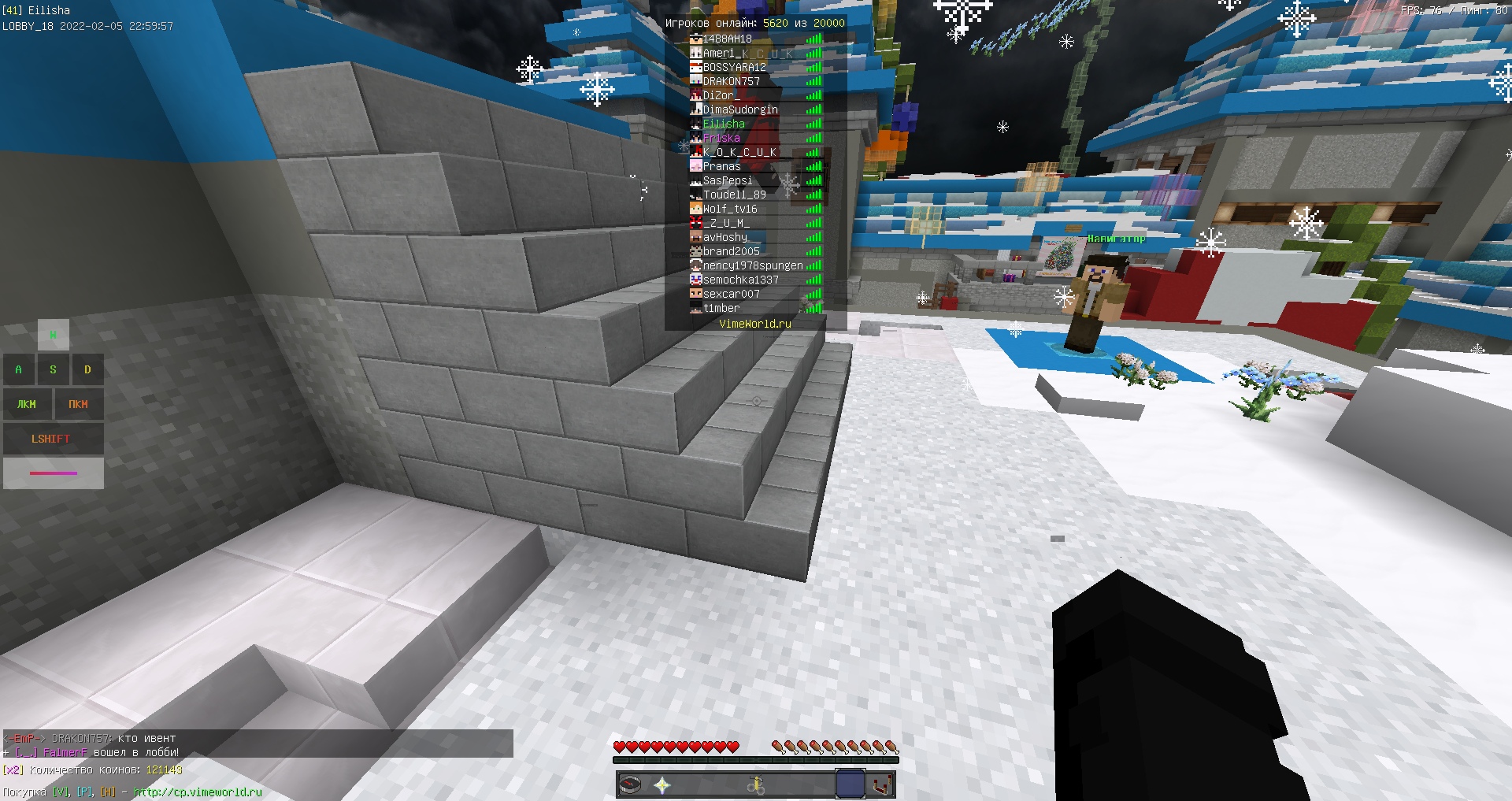Select the compass in the first hotbar slot
Image resolution: width=1512 pixels, height=801 pixels.
point(632,784)
